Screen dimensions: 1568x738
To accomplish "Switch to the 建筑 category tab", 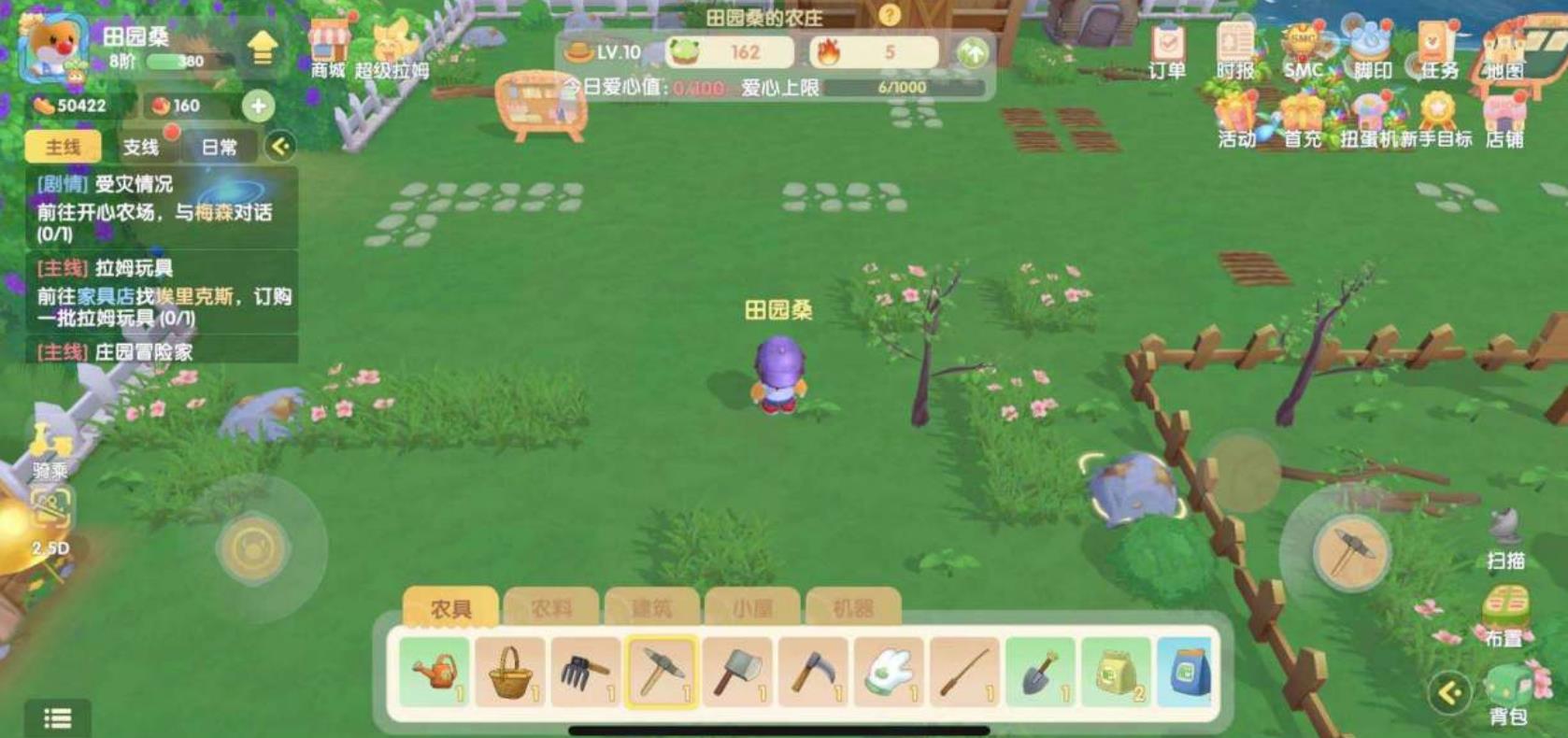I will coord(652,607).
